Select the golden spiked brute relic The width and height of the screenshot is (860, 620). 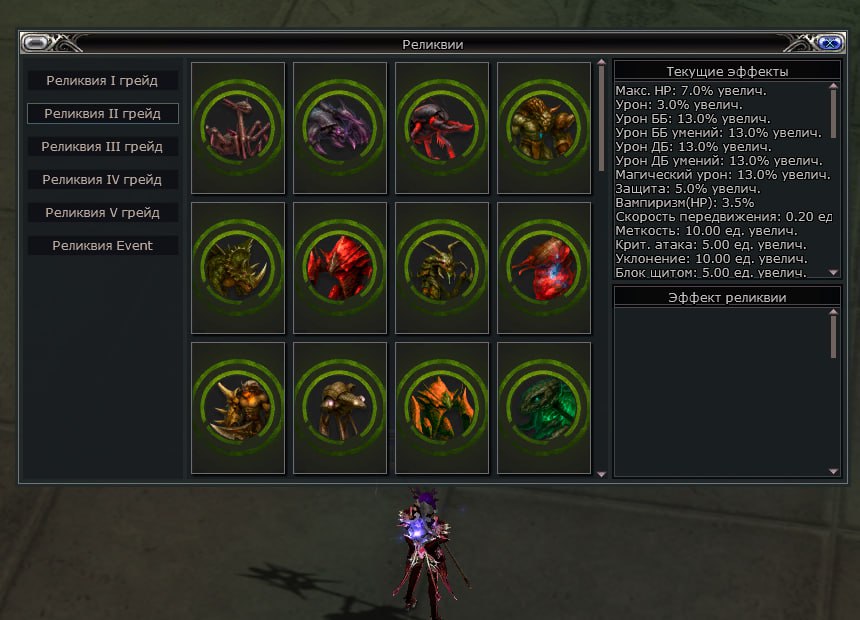coord(238,407)
